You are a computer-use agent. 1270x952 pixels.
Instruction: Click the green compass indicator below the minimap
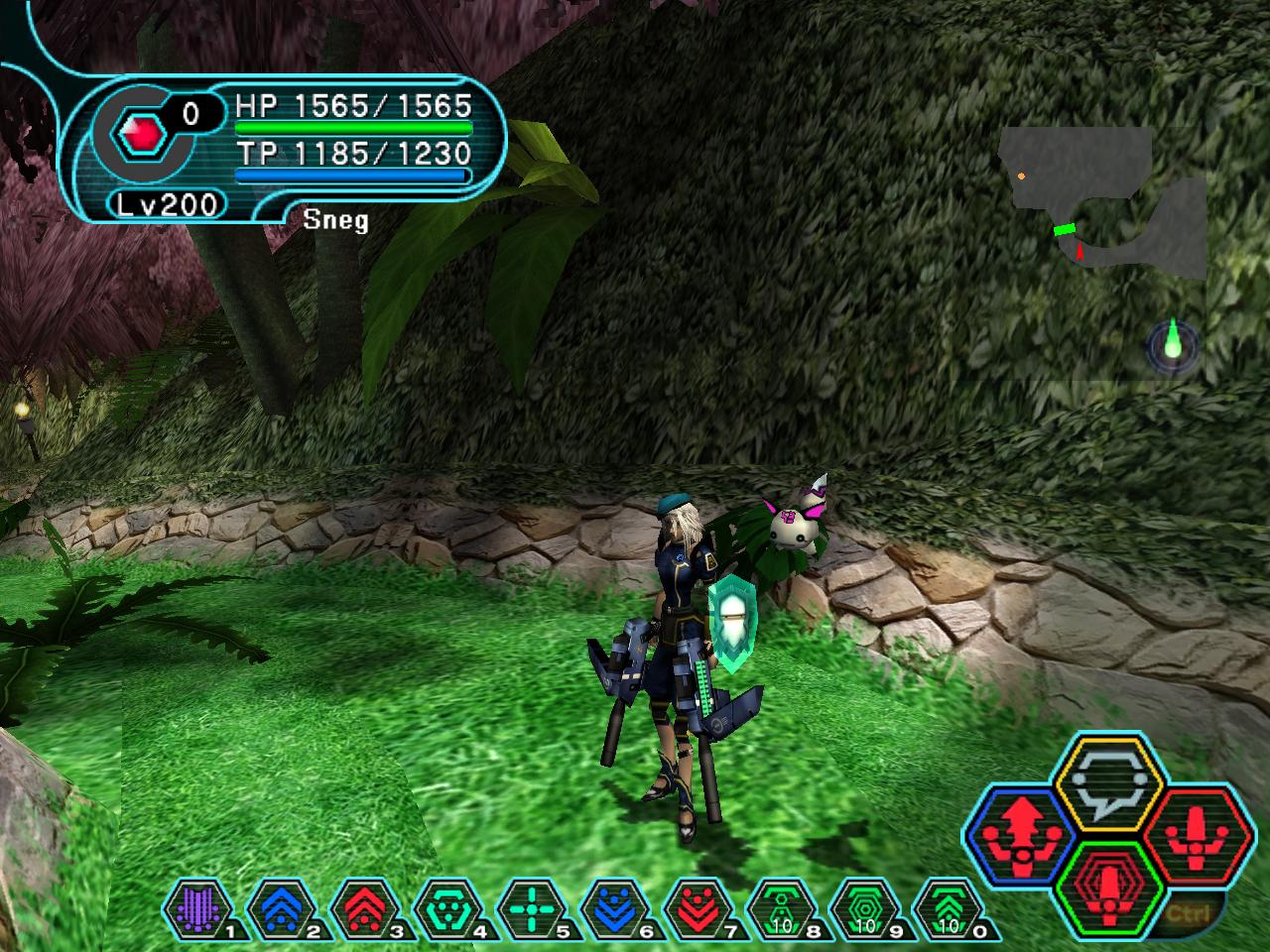[1174, 345]
